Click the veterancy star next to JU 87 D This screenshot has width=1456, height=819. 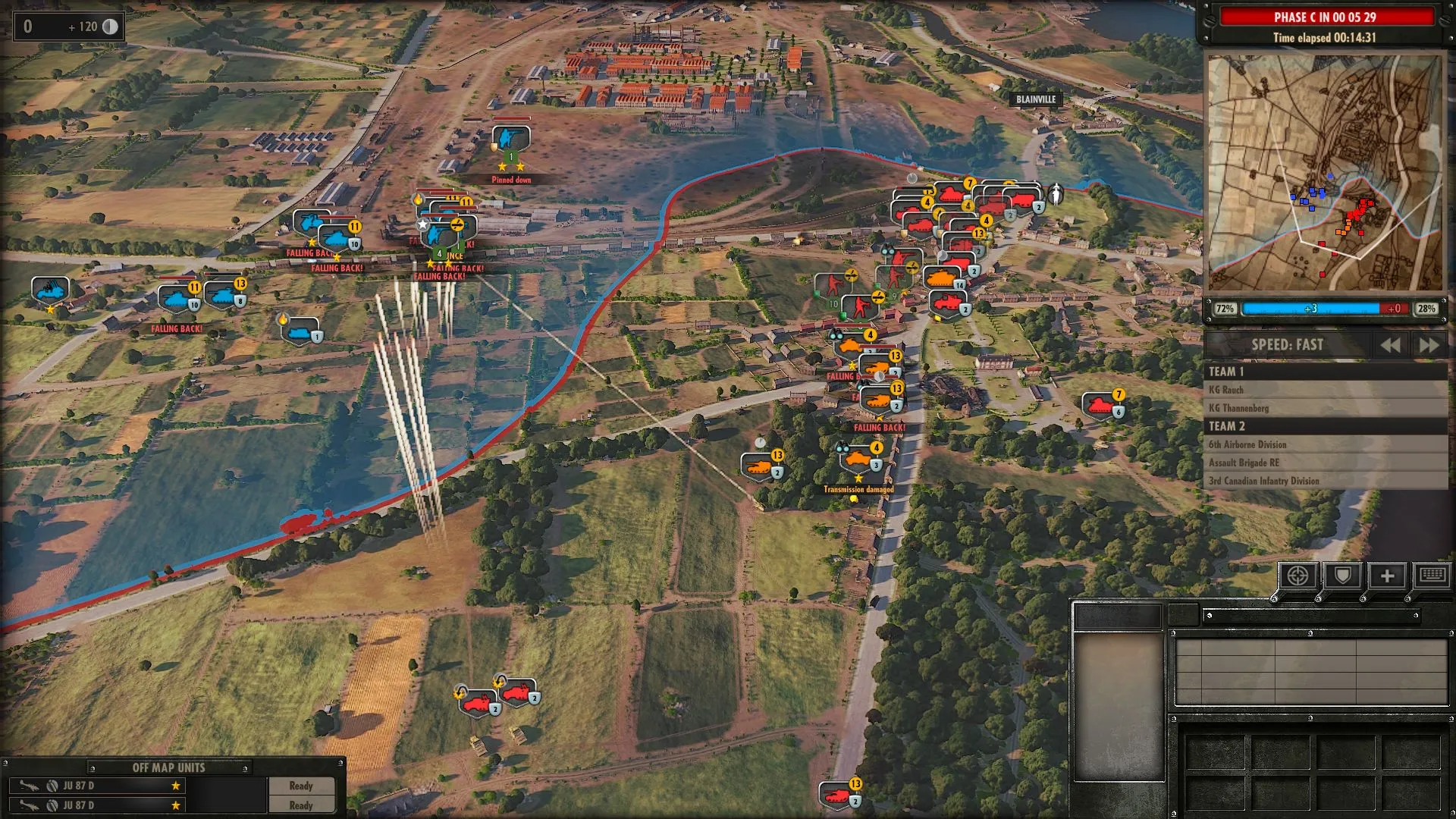pos(176,786)
